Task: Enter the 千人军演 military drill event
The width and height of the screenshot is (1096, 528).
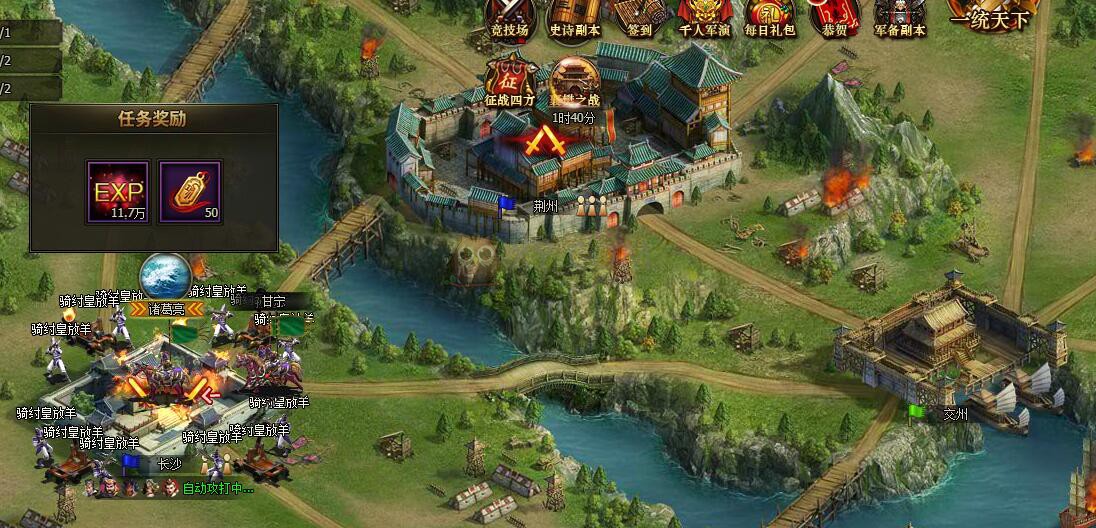Action: tap(705, 17)
